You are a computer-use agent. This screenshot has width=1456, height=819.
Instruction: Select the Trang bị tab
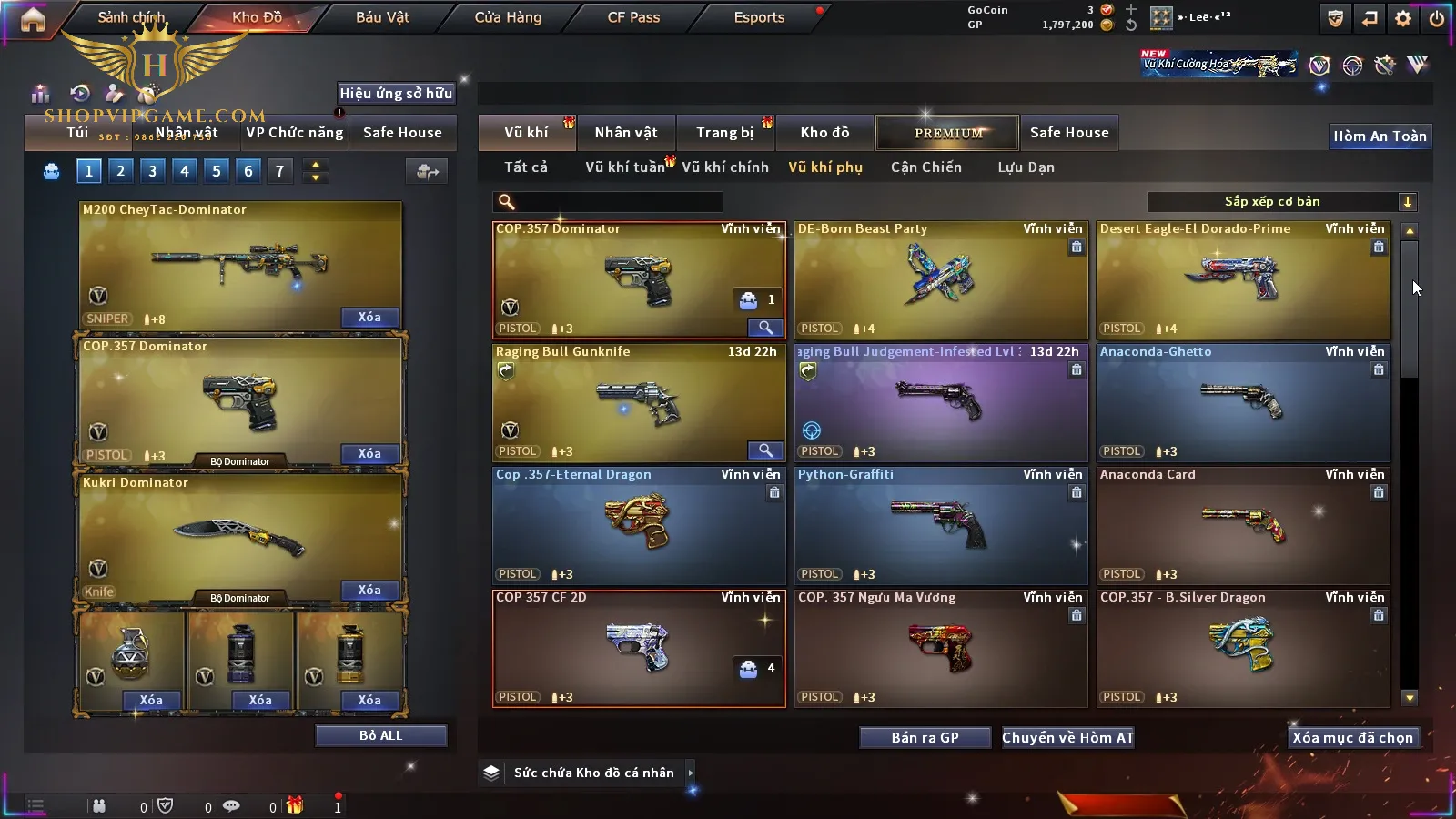click(724, 133)
